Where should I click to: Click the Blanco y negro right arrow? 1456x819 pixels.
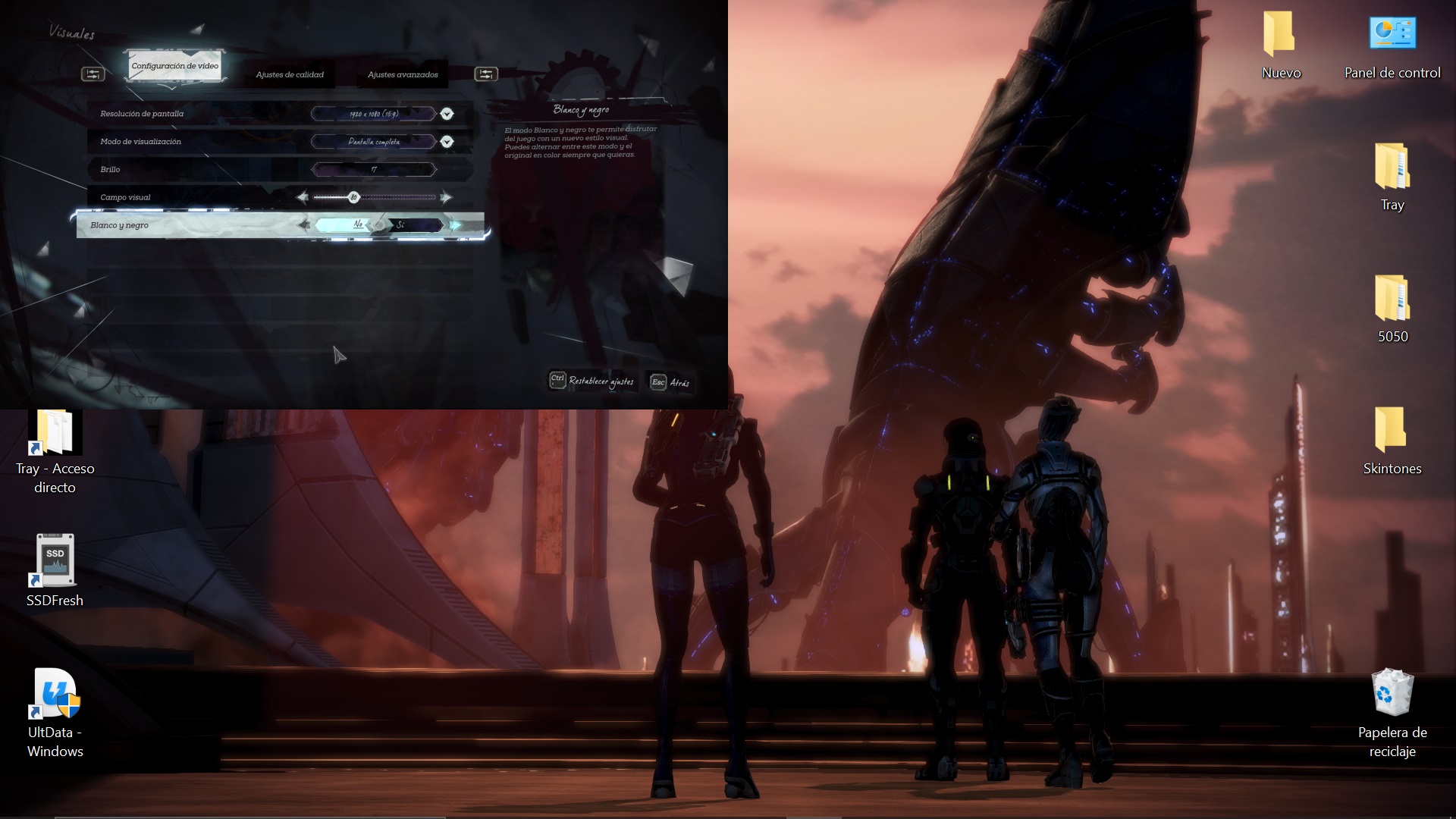[455, 224]
